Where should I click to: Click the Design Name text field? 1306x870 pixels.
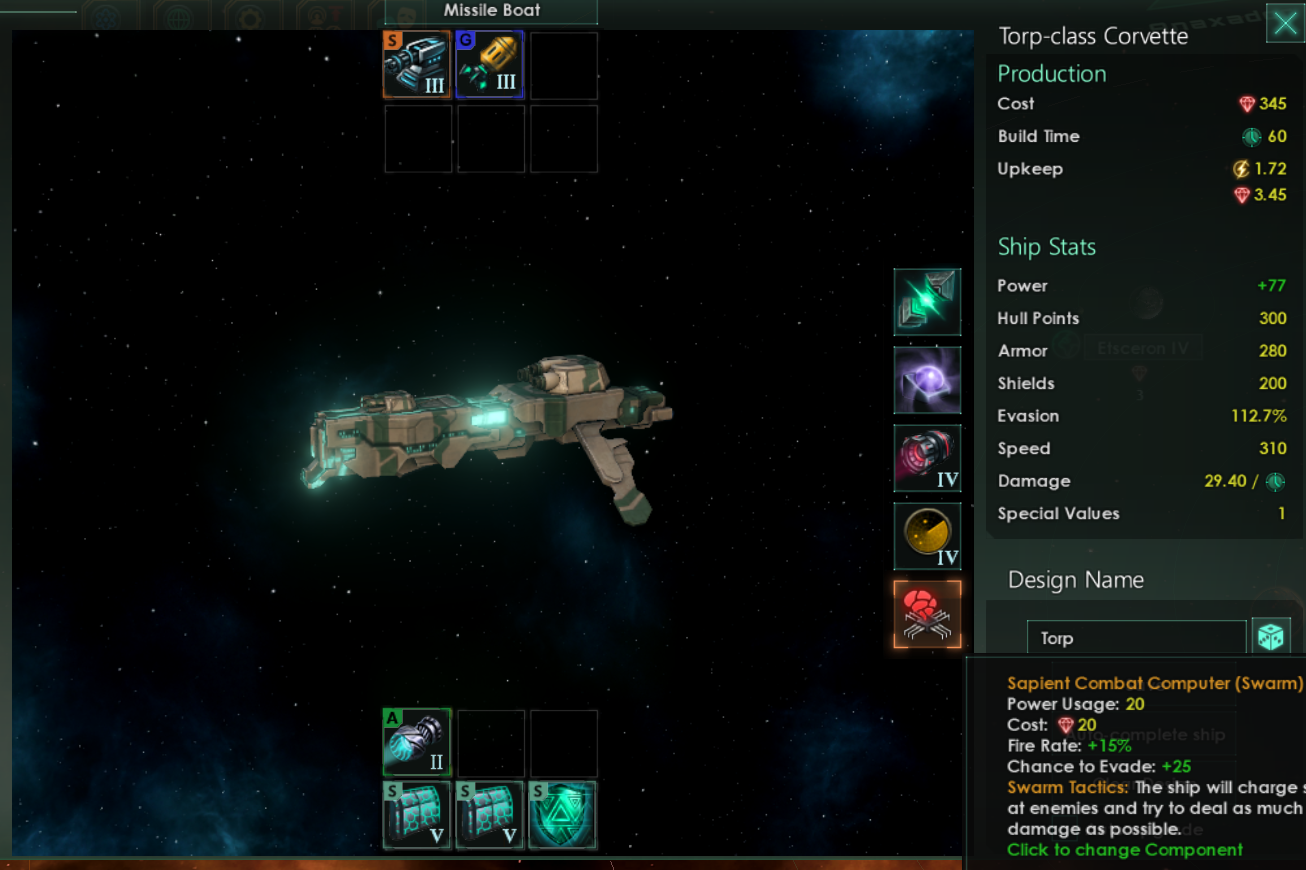(1136, 638)
